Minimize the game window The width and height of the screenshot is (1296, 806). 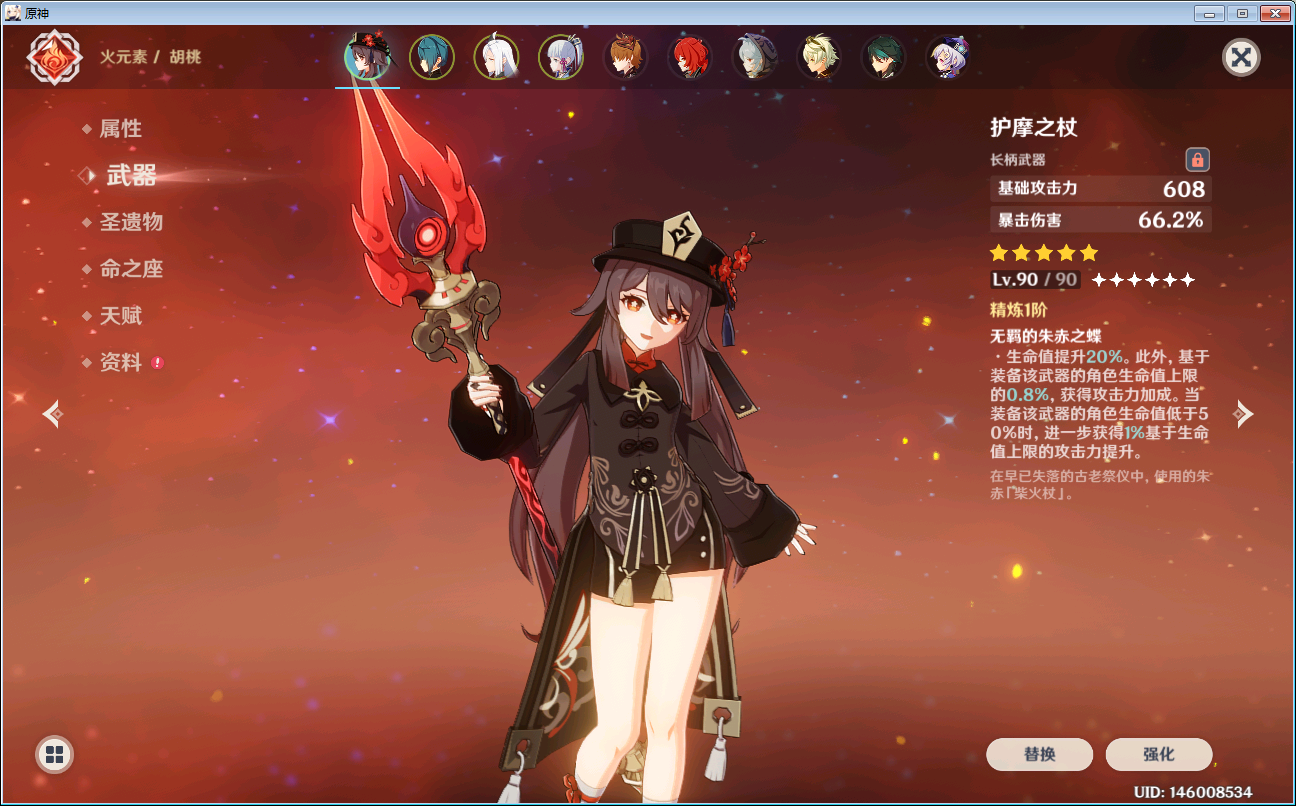coord(1211,14)
